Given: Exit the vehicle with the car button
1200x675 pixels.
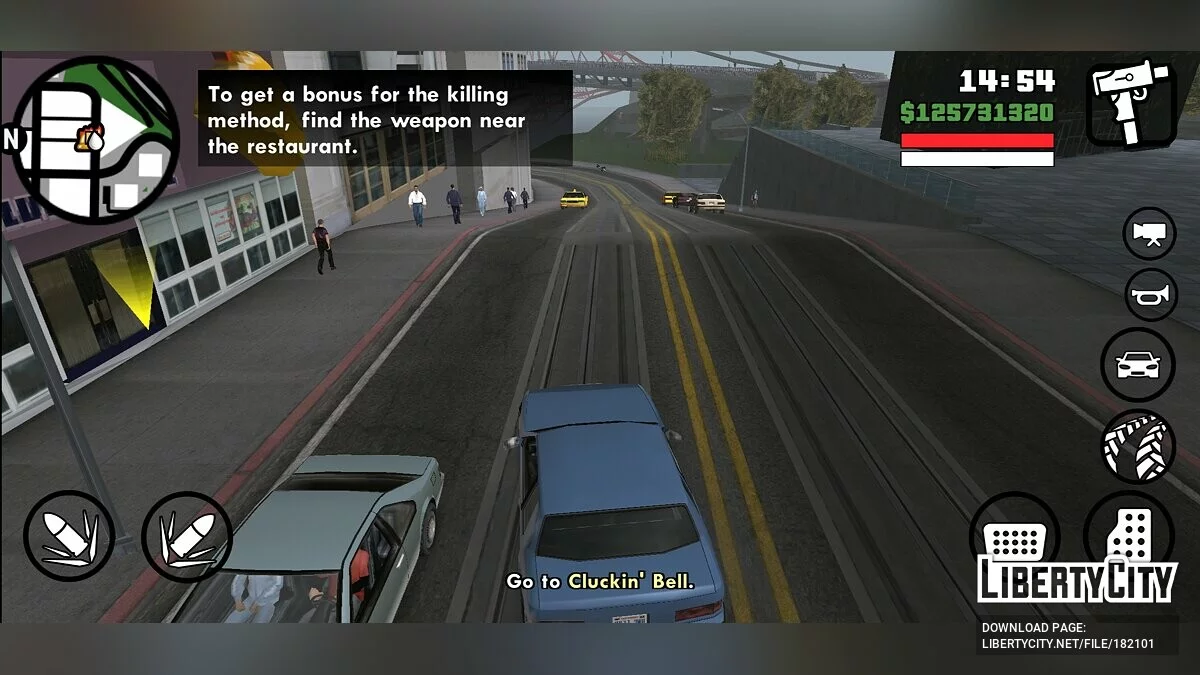Looking at the screenshot, I should (1138, 364).
